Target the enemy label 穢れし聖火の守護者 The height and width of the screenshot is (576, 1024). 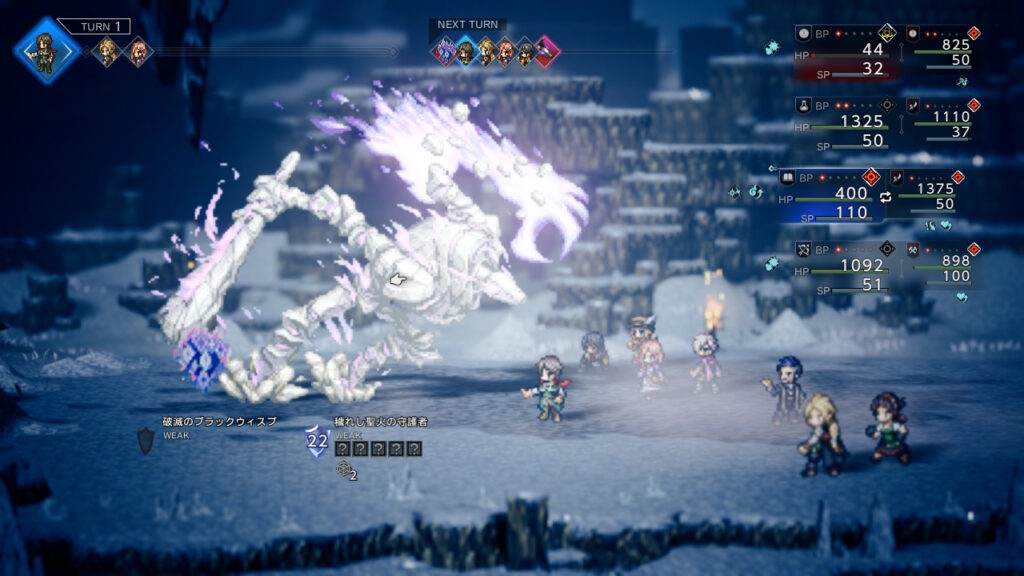pyautogui.click(x=377, y=423)
